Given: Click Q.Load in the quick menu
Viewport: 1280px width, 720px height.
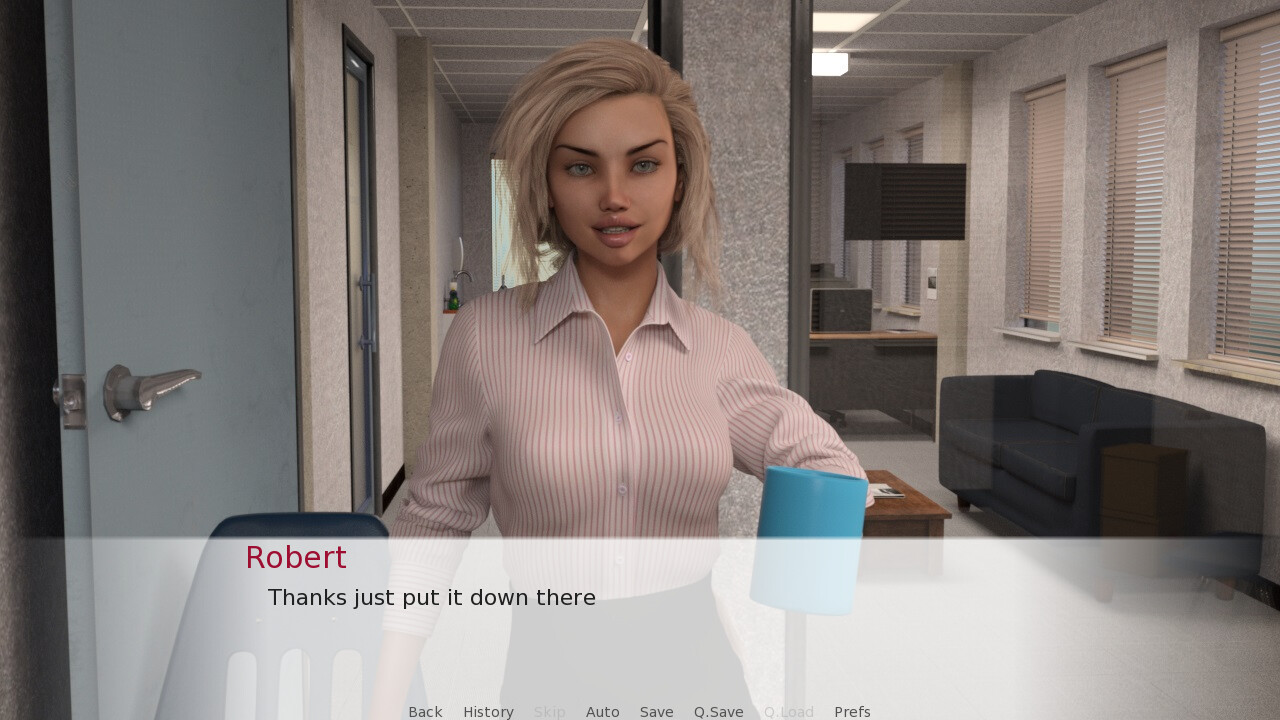Looking at the screenshot, I should point(788,711).
